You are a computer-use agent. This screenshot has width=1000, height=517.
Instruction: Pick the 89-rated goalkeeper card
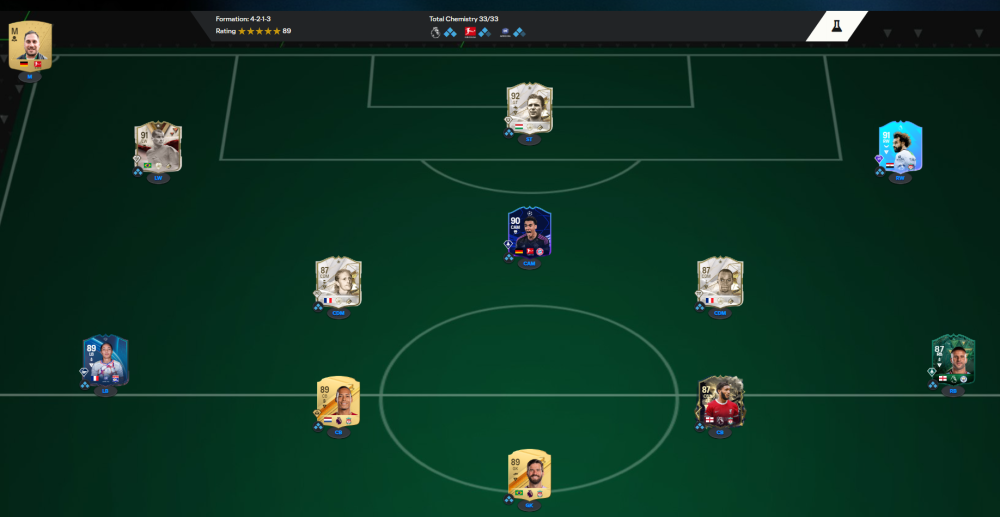[x=529, y=474]
